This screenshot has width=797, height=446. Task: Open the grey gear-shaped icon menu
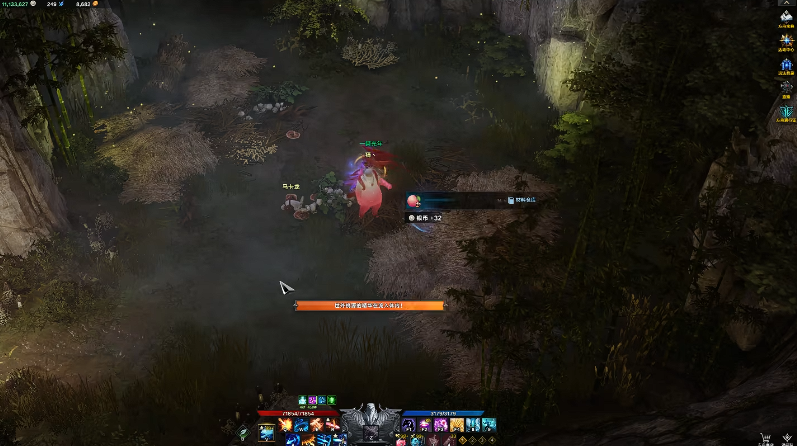[x=785, y=87]
